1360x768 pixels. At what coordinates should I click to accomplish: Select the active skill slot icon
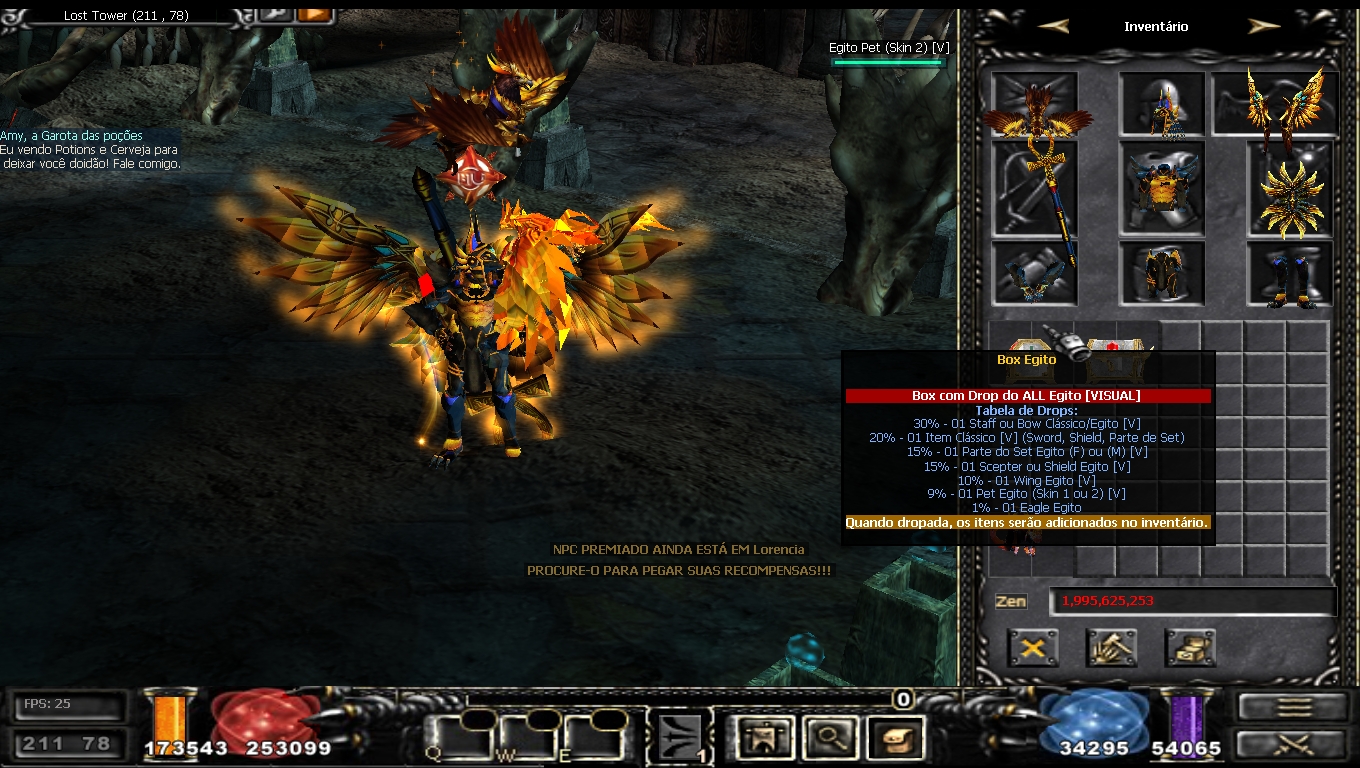tap(681, 739)
